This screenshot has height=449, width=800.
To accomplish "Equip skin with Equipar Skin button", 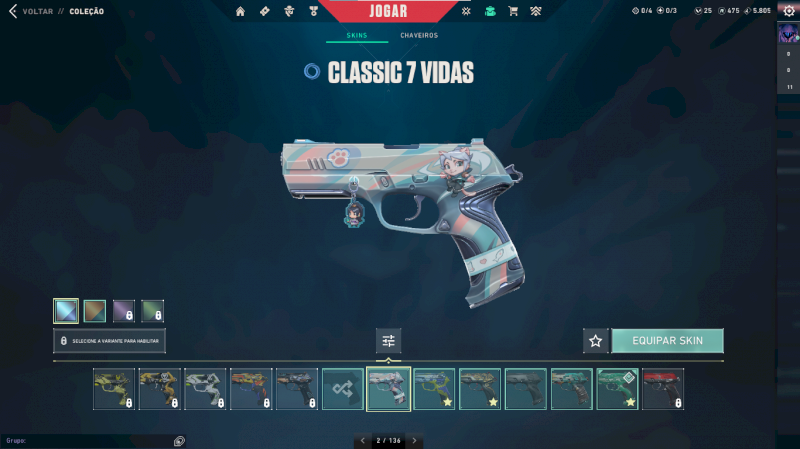I will pyautogui.click(x=667, y=341).
